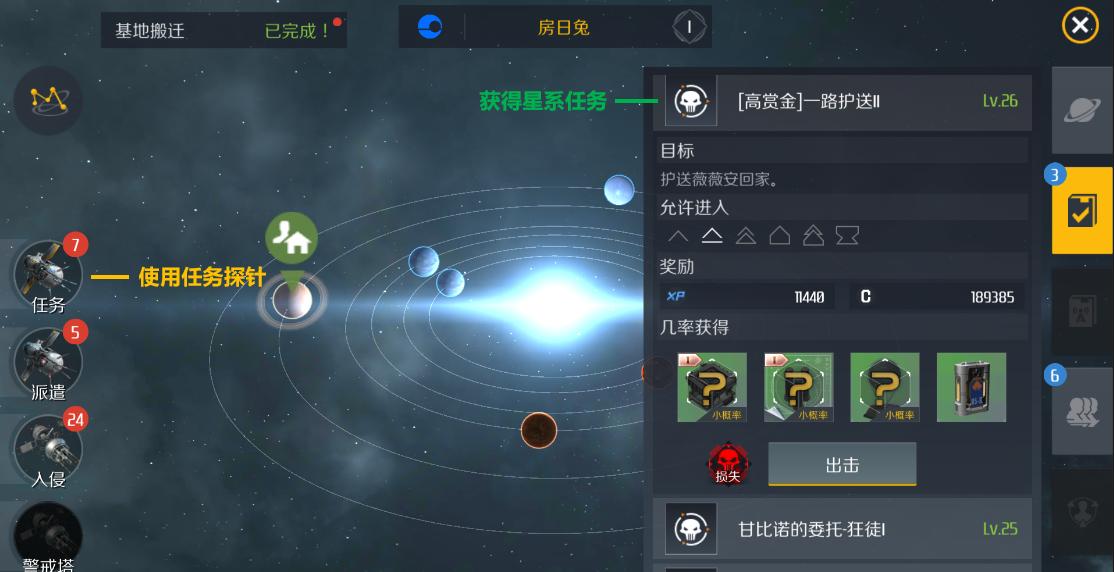Image resolution: width=1114 pixels, height=572 pixels.
Task: Open the 警戒塔 watchtower menu
Action: (47, 533)
